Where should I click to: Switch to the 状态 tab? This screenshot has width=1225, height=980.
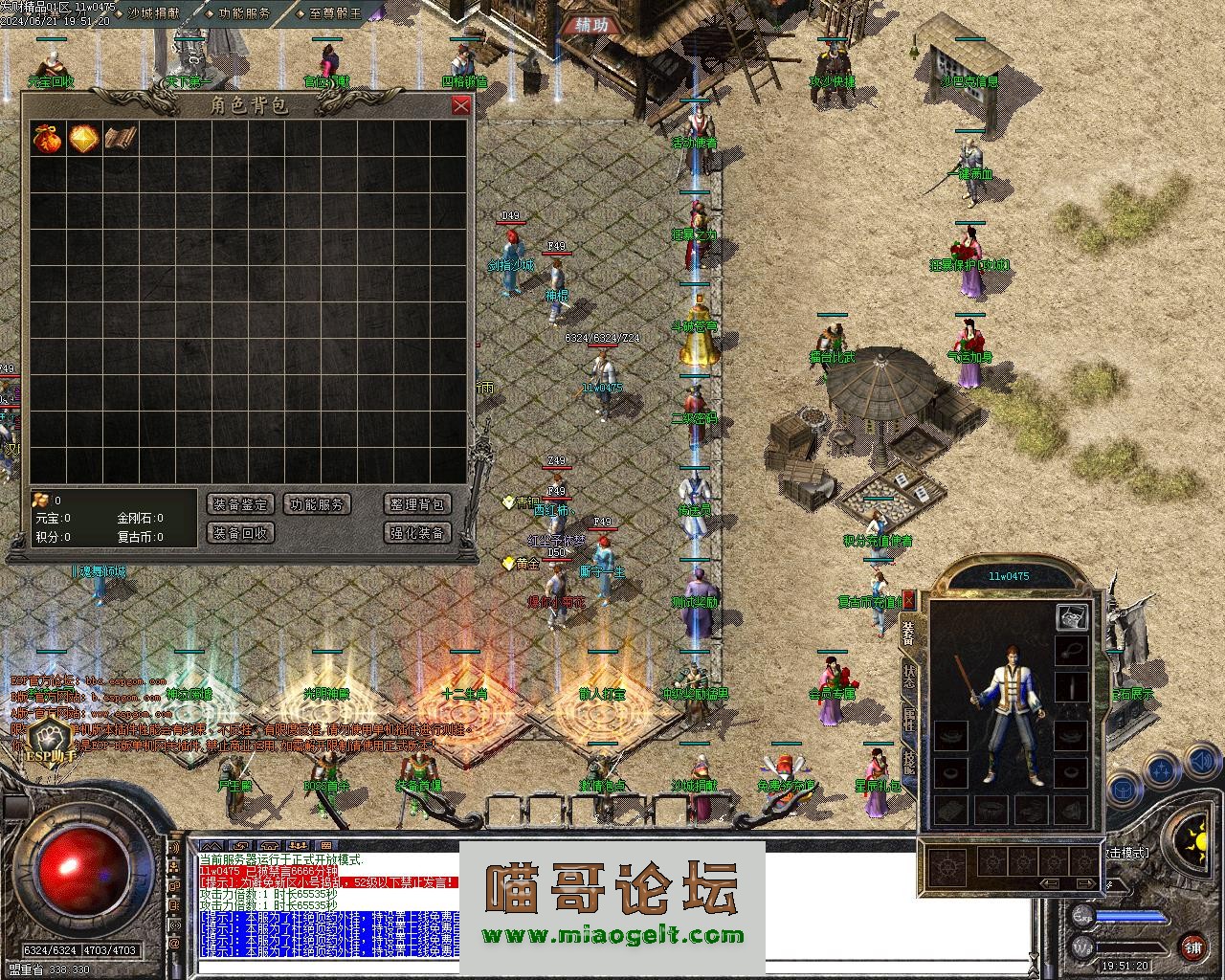[x=908, y=678]
